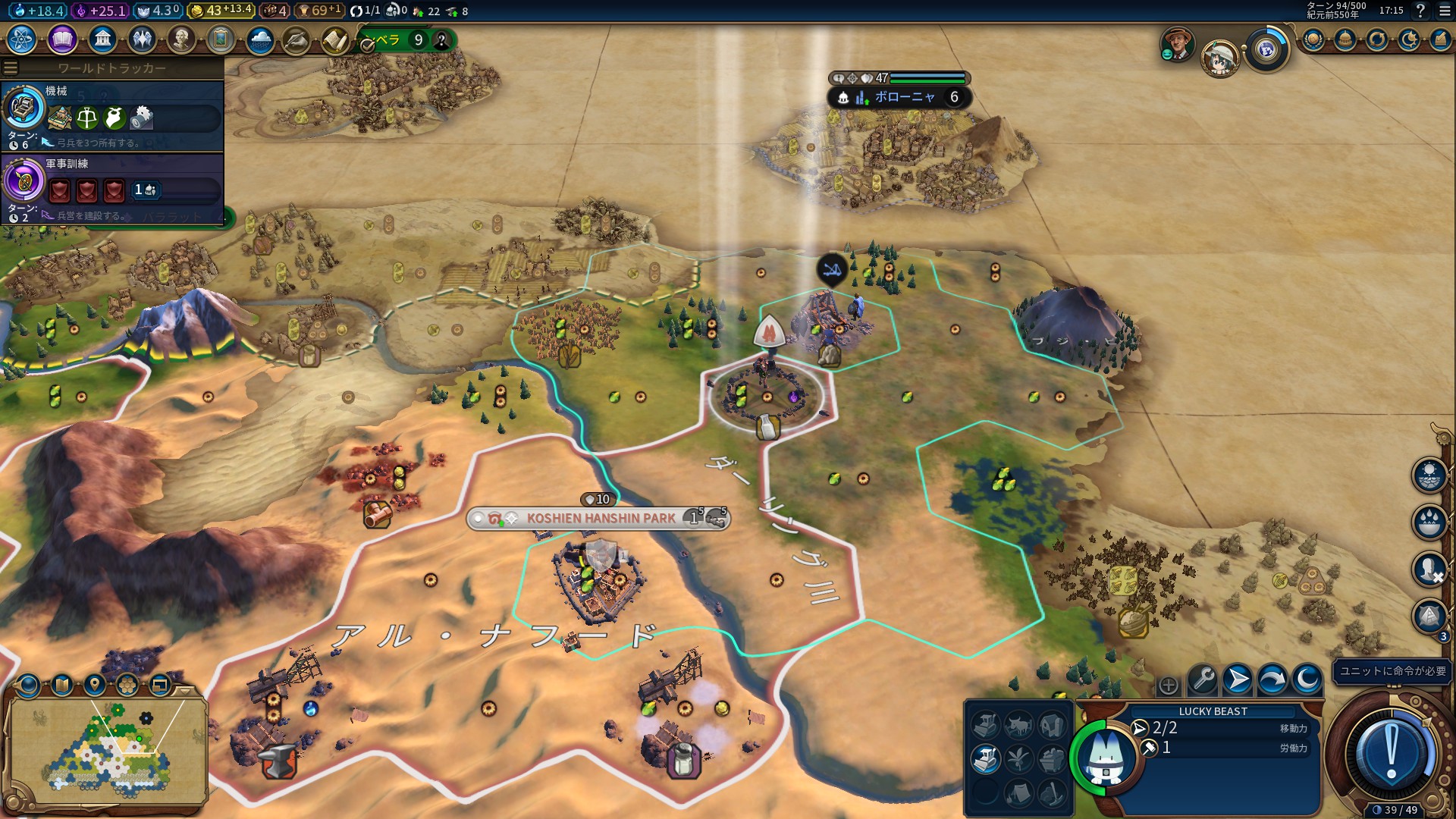
Task: Open the technology tree atom icon
Action: (x=22, y=39)
